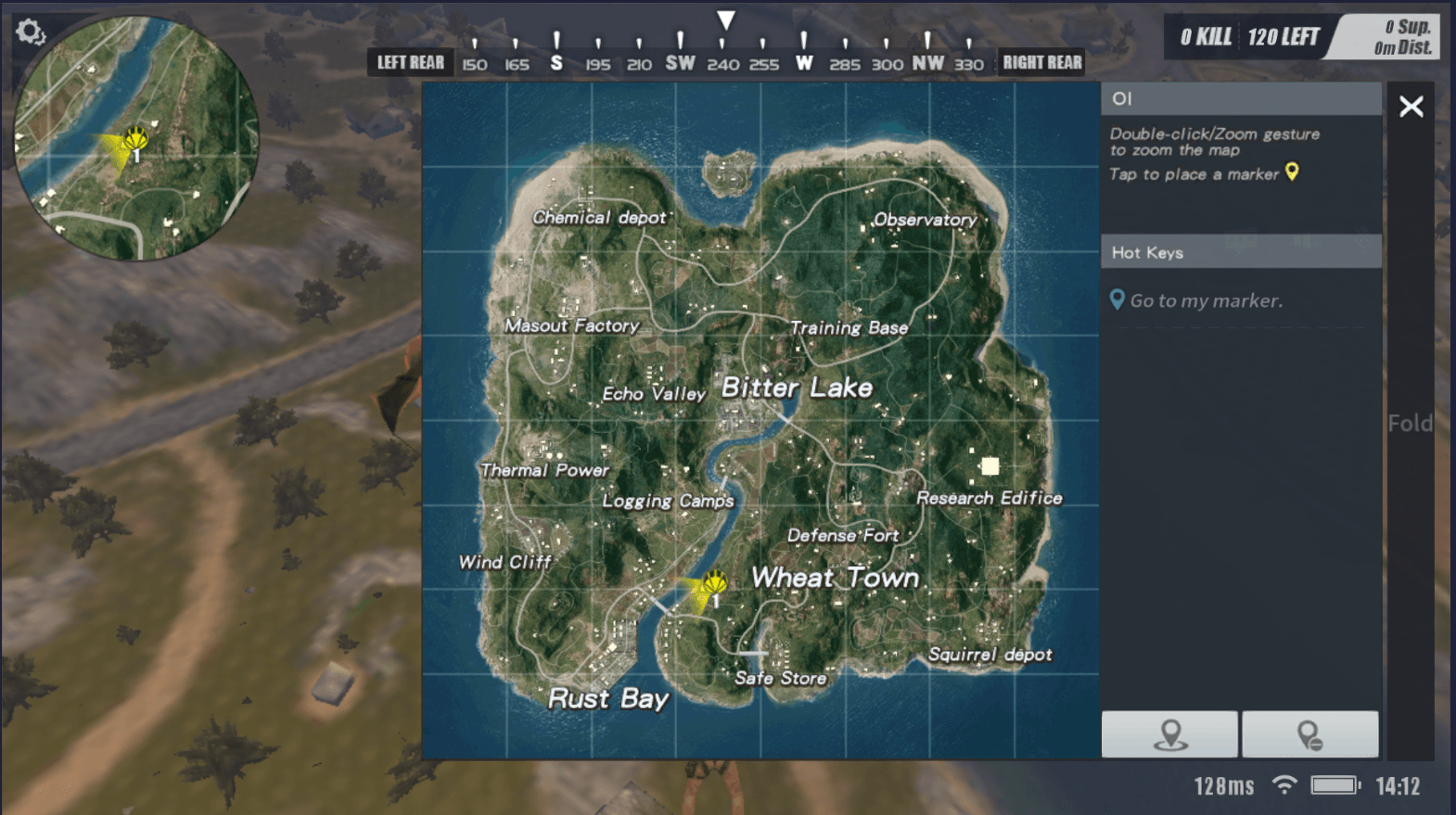Choose Masout Factory on the map
Image resolution: width=1456 pixels, height=815 pixels.
571,325
